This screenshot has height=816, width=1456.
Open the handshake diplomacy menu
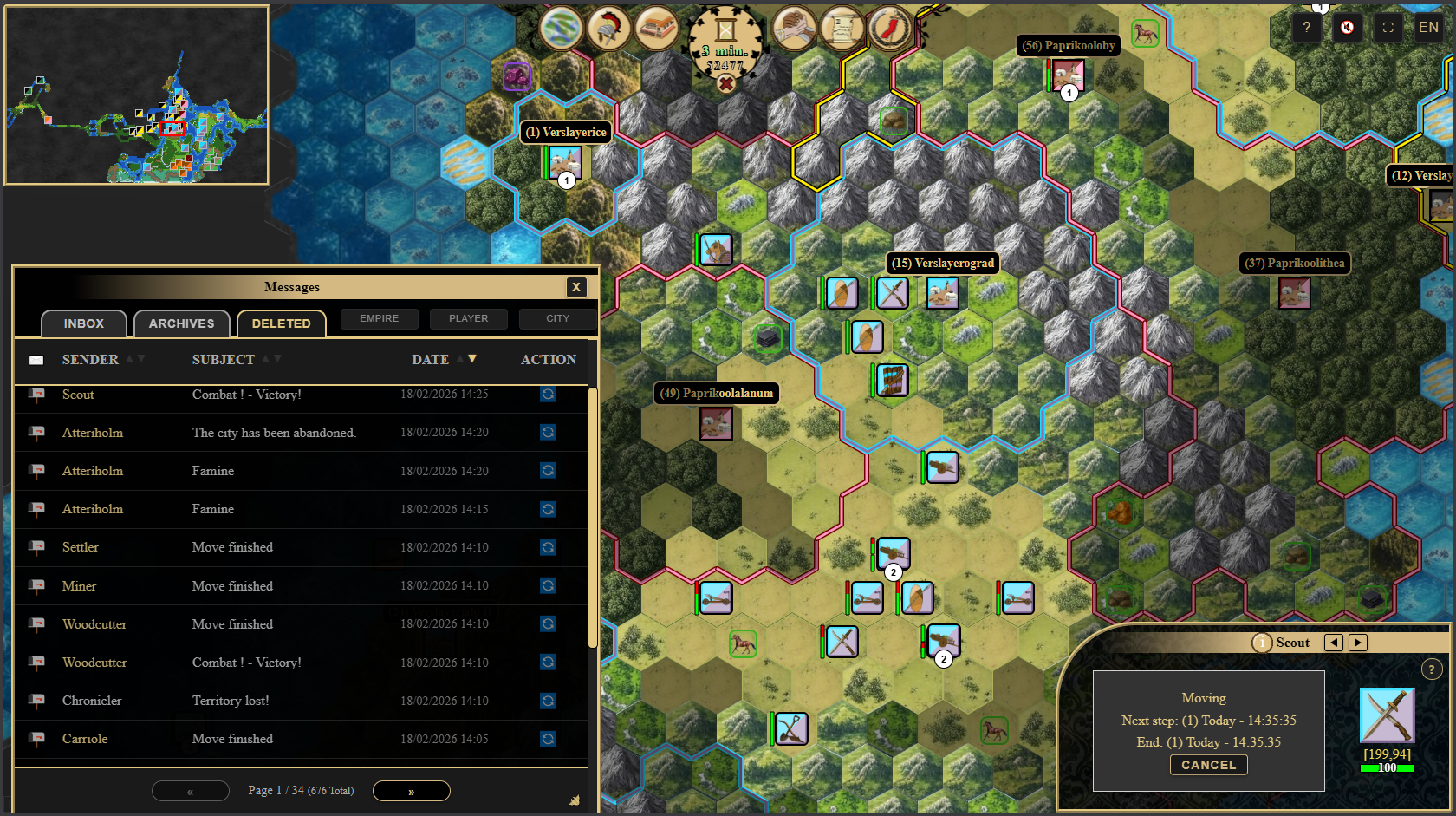pyautogui.click(x=794, y=28)
